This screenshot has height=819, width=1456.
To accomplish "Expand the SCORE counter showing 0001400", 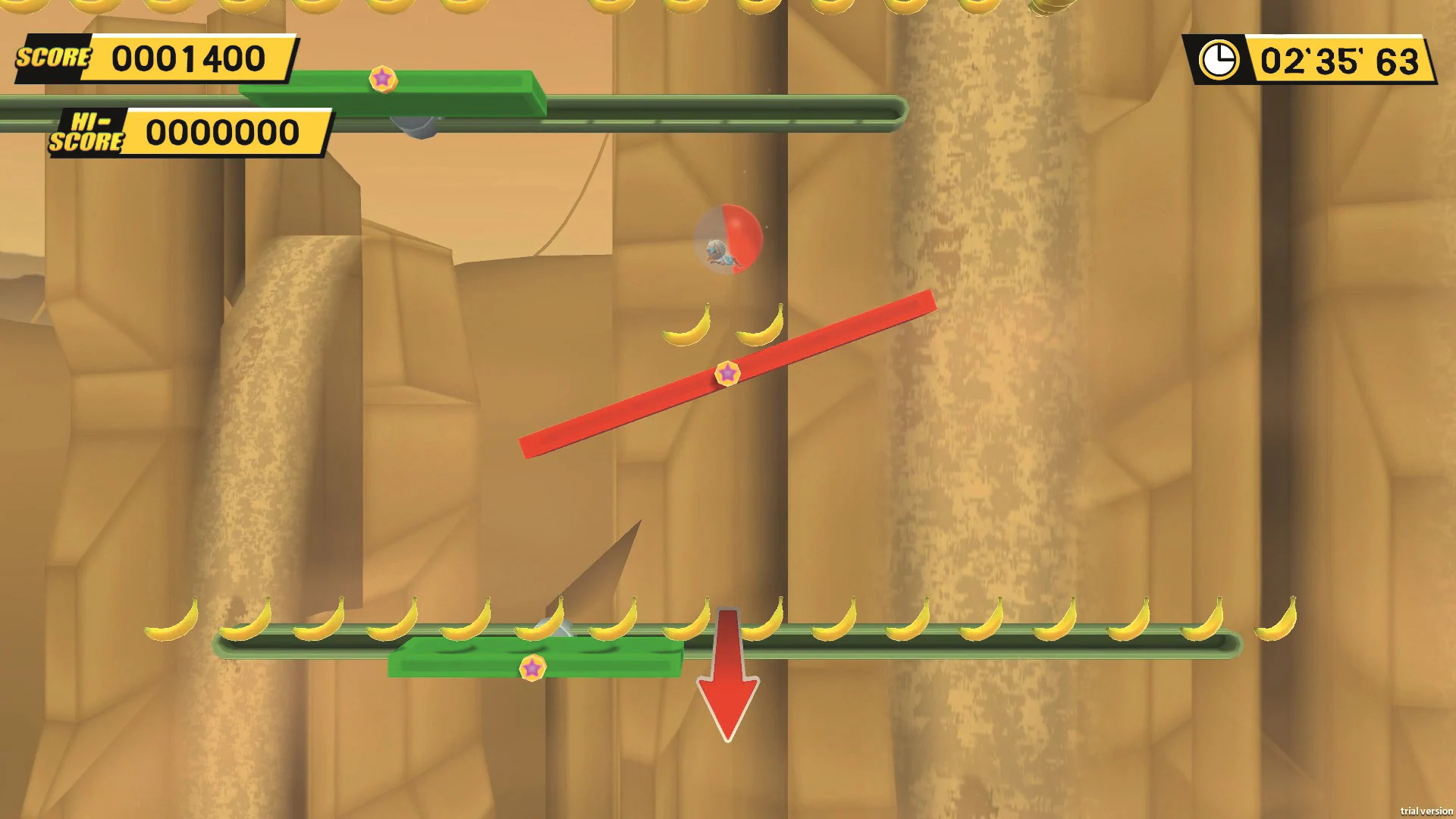I will coord(187,57).
